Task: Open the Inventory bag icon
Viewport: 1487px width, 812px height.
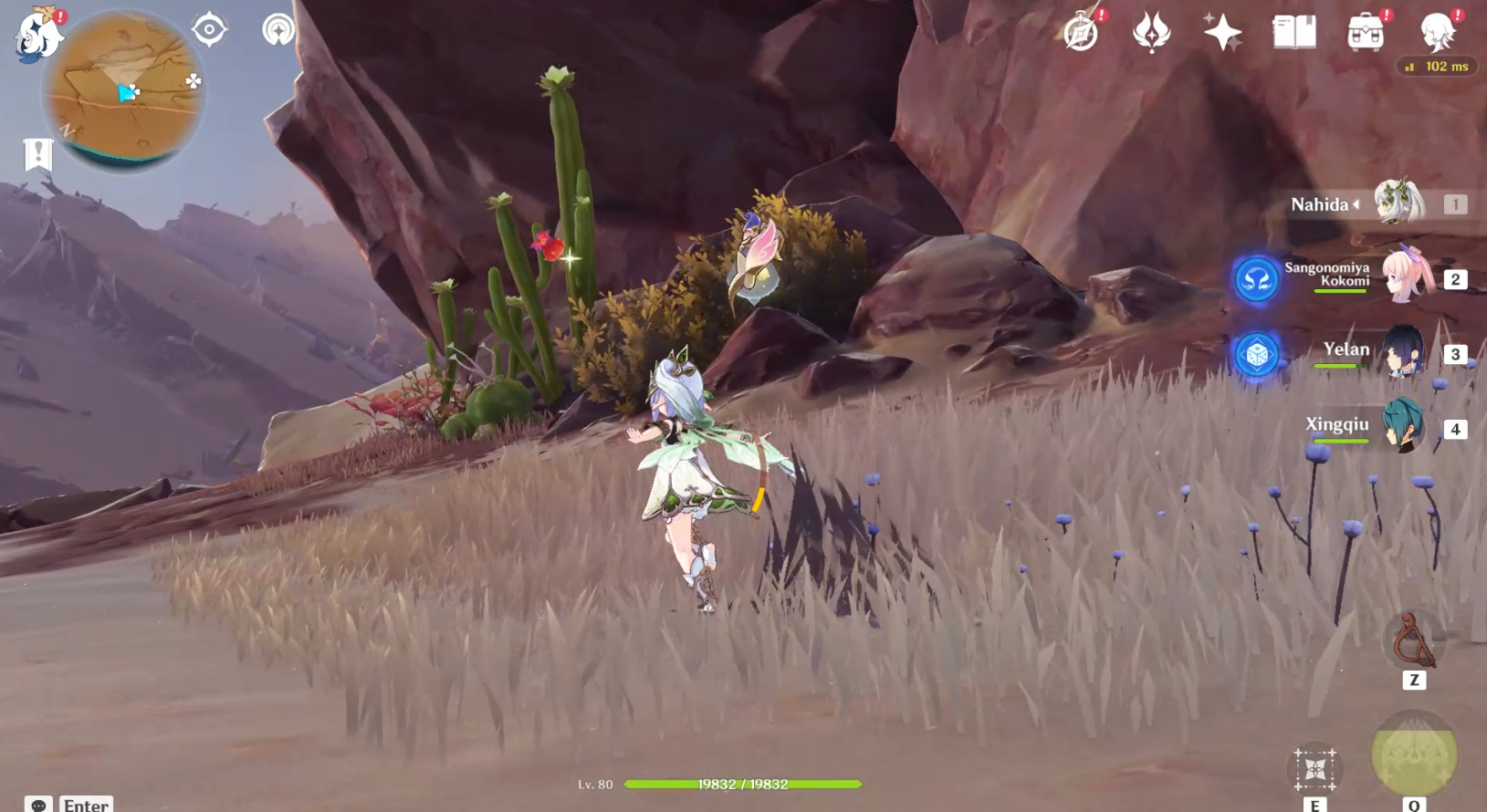Action: pos(1365,33)
